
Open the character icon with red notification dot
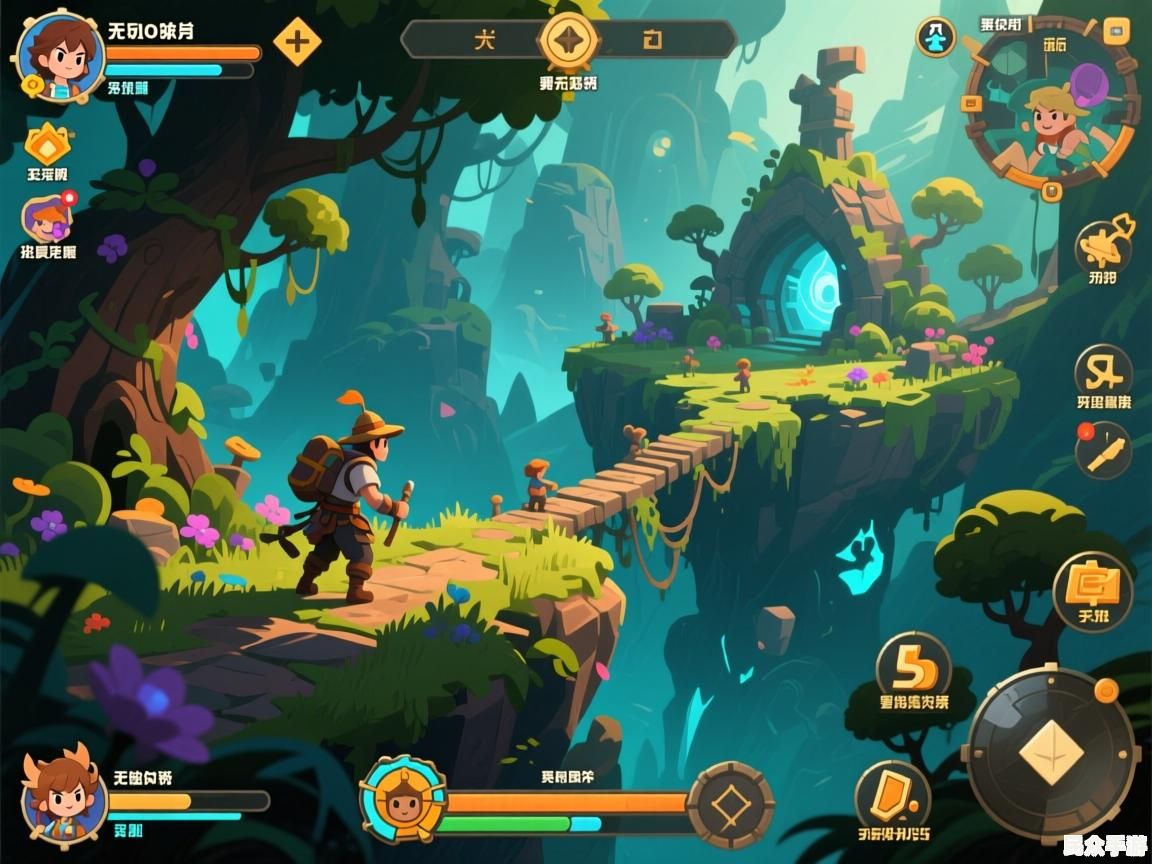(46, 219)
